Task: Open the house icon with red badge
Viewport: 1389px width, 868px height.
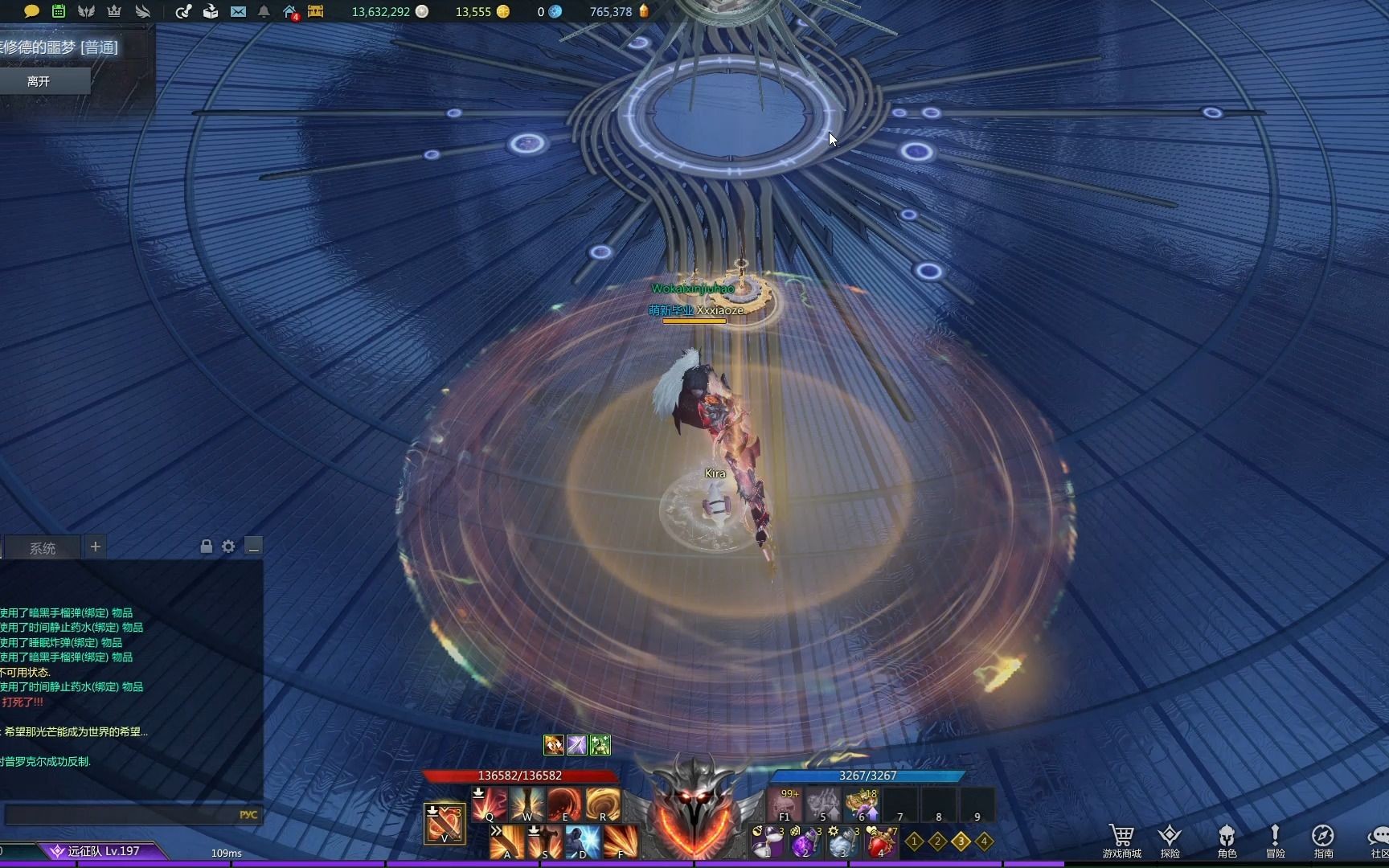Action: (290, 11)
